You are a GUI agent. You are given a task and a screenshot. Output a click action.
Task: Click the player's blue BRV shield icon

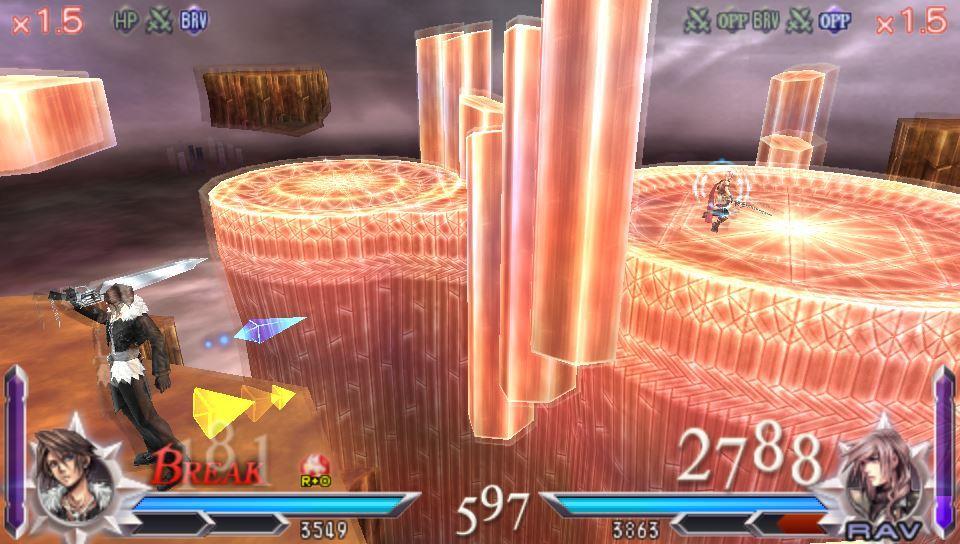pyautogui.click(x=194, y=21)
